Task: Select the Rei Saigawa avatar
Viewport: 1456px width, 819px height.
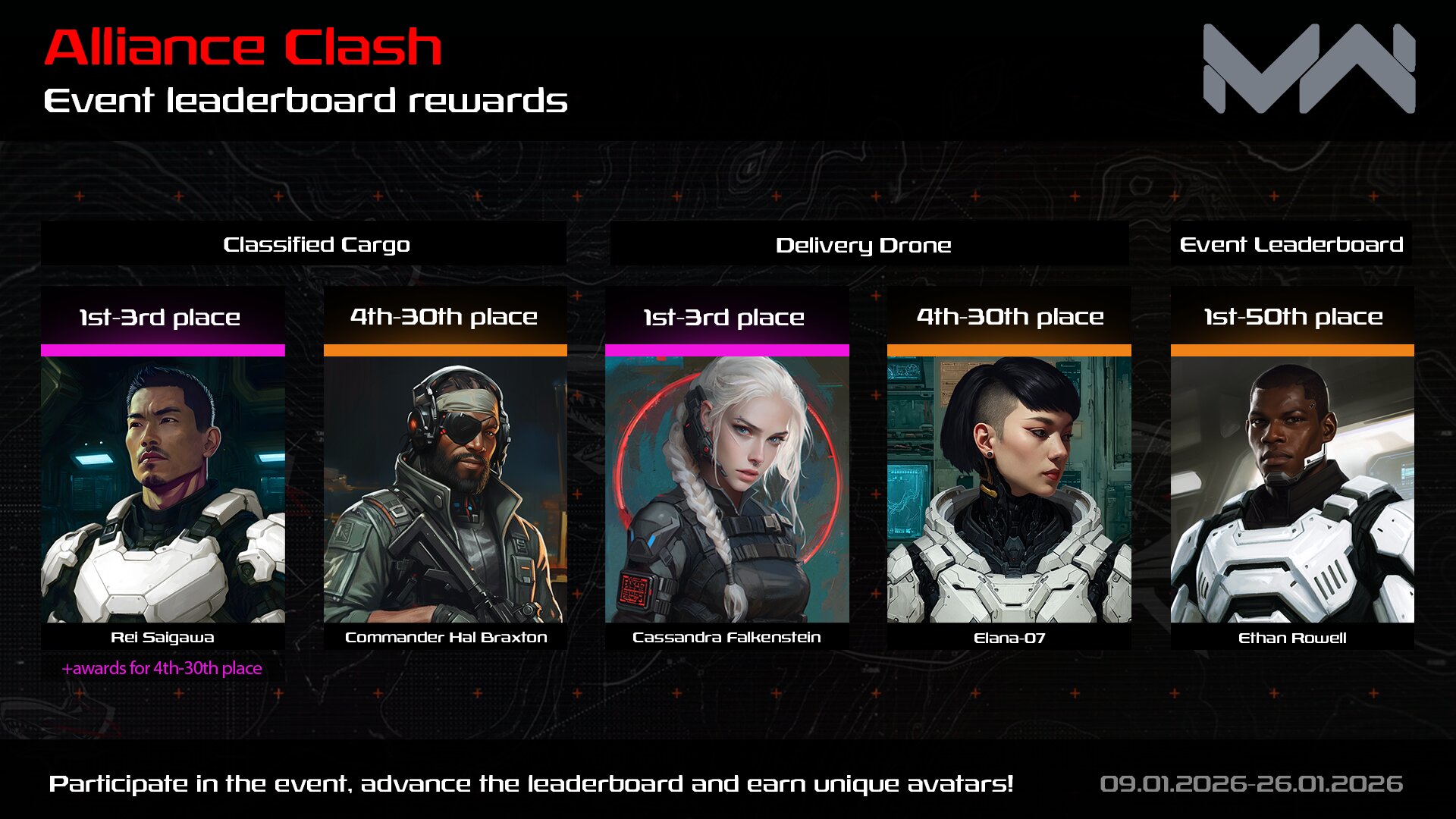Action: click(x=162, y=489)
